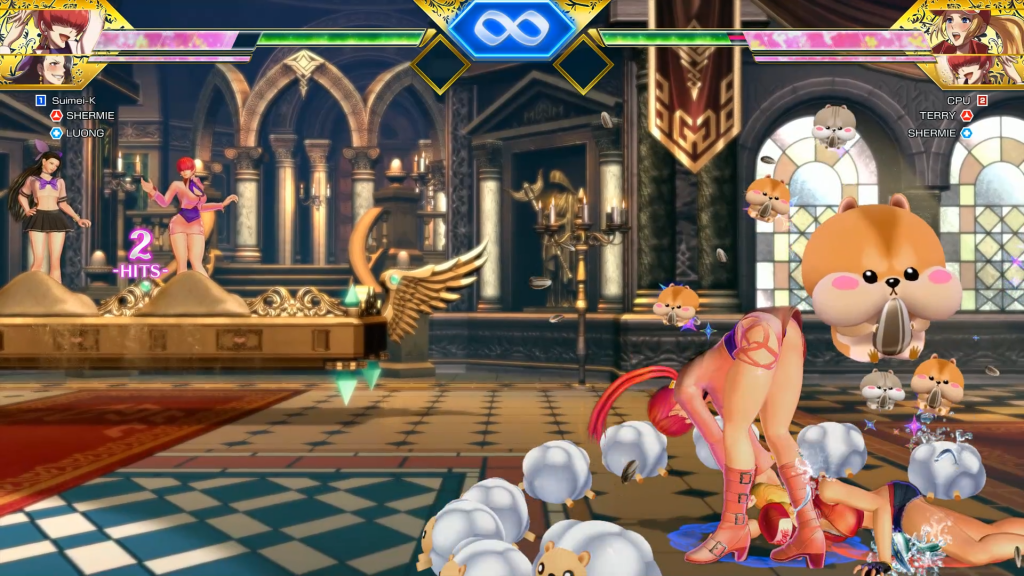Click Luong's partner portrait
The height and width of the screenshot is (576, 1024).
coord(40,71)
